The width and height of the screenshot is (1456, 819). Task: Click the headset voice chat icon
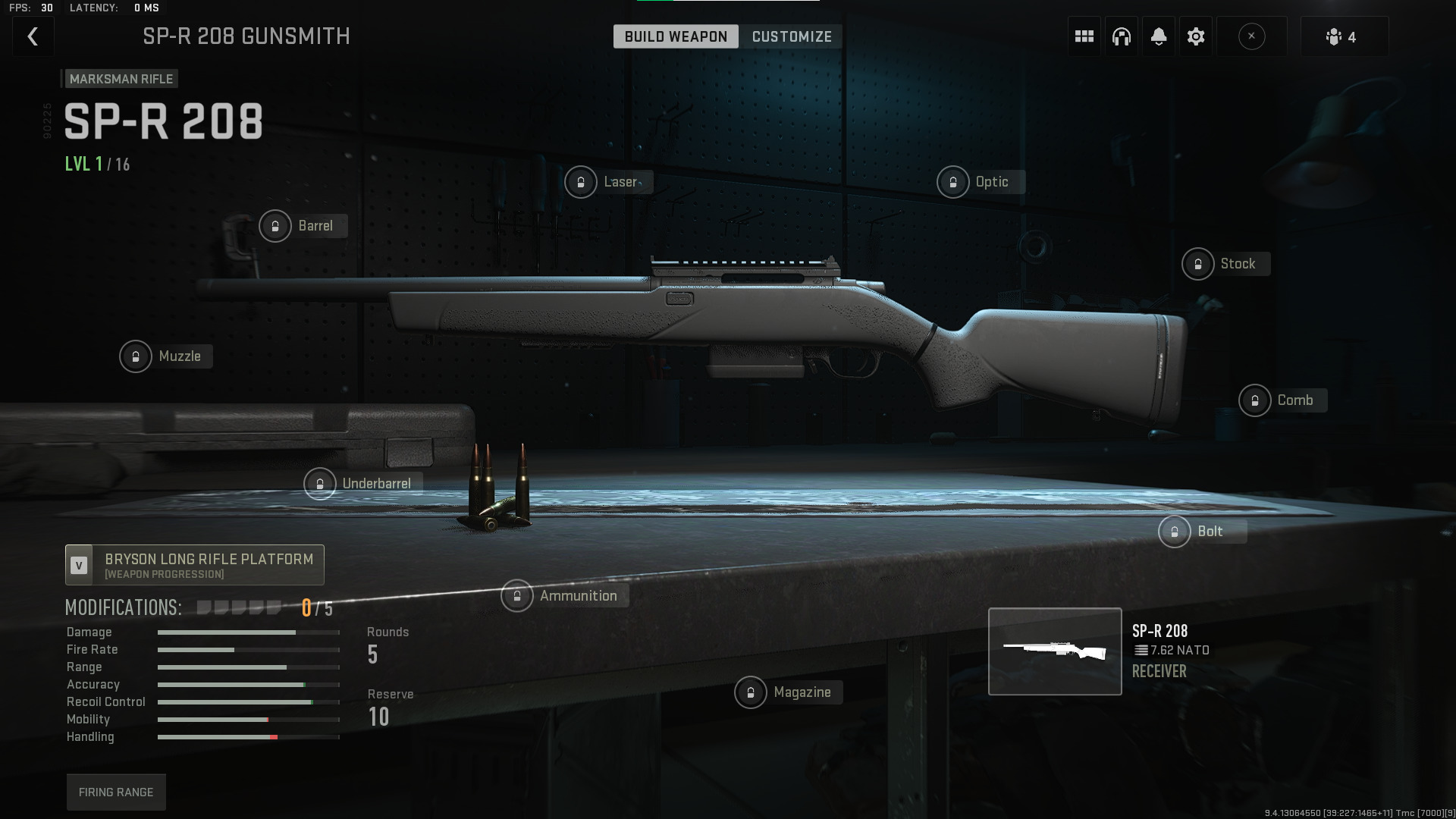(x=1122, y=36)
